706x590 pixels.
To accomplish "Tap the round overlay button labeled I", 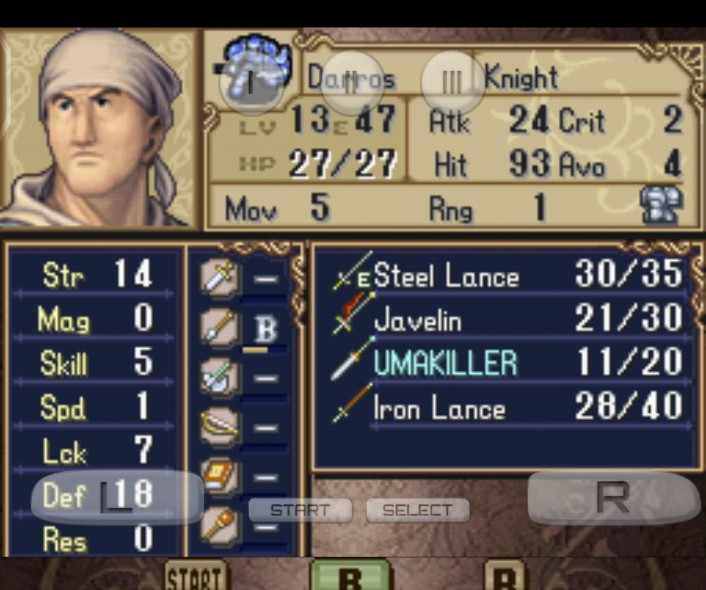I will coord(251,82).
